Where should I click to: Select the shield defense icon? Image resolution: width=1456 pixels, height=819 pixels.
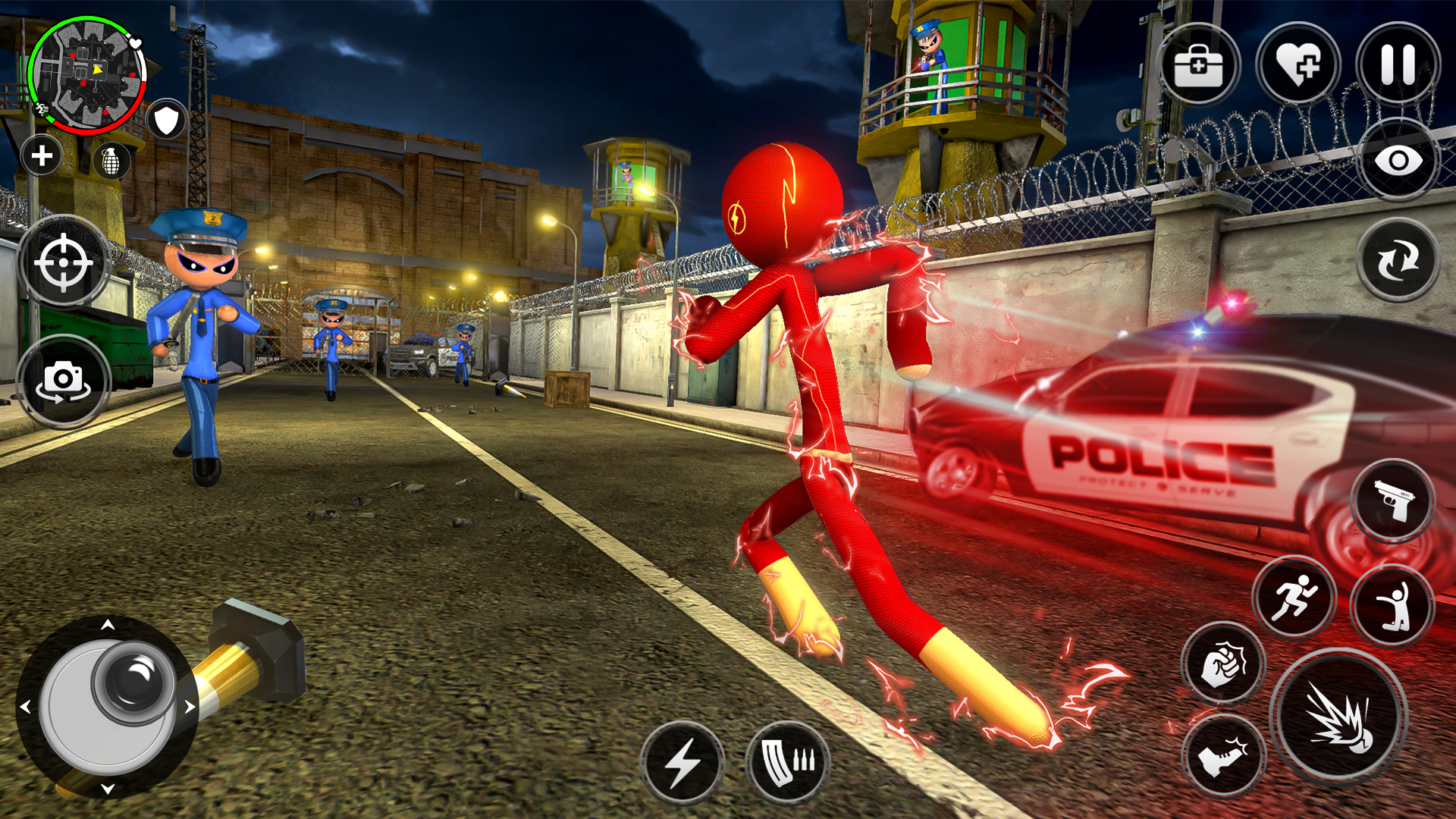(x=167, y=118)
